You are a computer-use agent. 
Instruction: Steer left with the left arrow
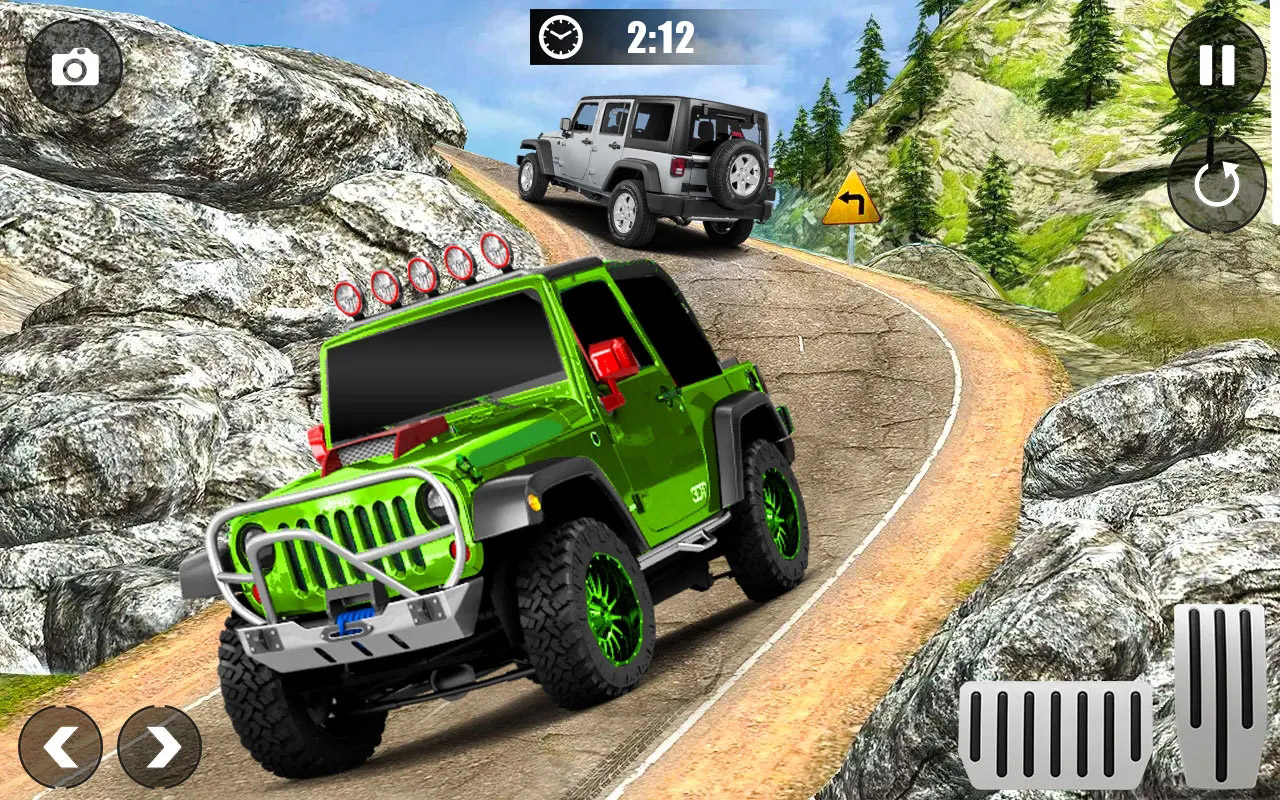pyautogui.click(x=60, y=747)
